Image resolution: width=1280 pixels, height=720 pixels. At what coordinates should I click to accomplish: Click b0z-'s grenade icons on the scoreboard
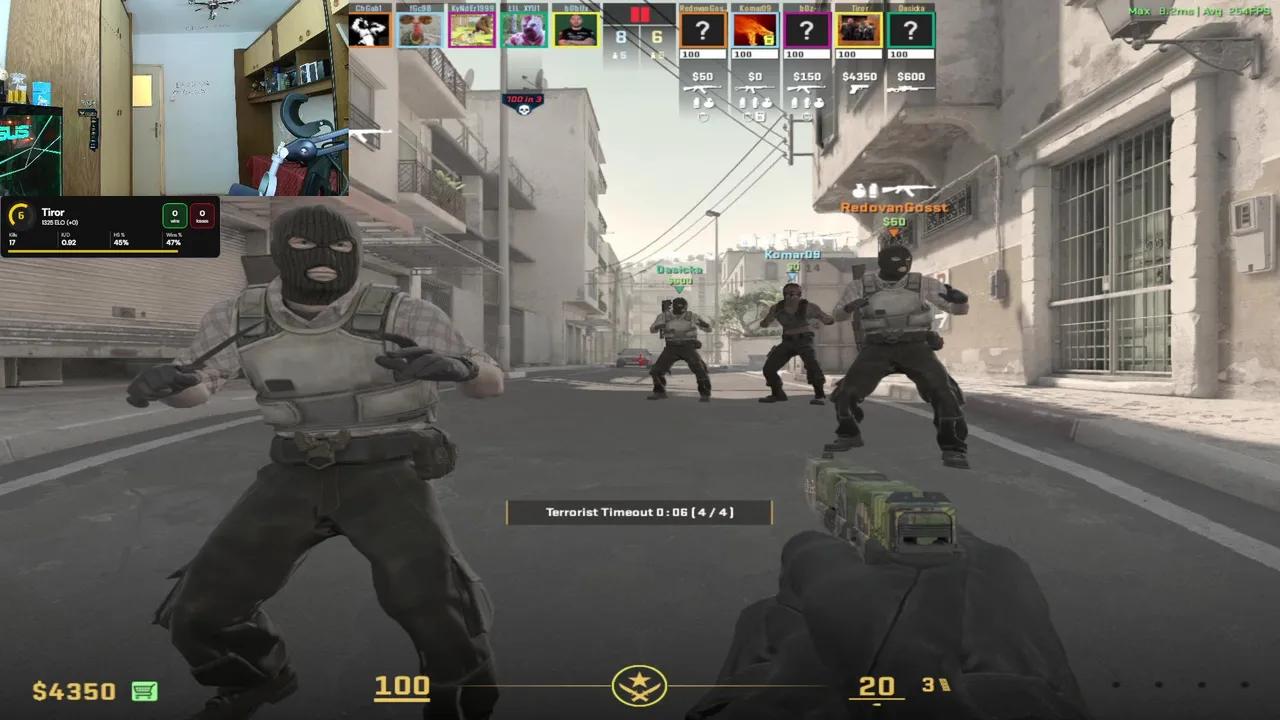807,103
